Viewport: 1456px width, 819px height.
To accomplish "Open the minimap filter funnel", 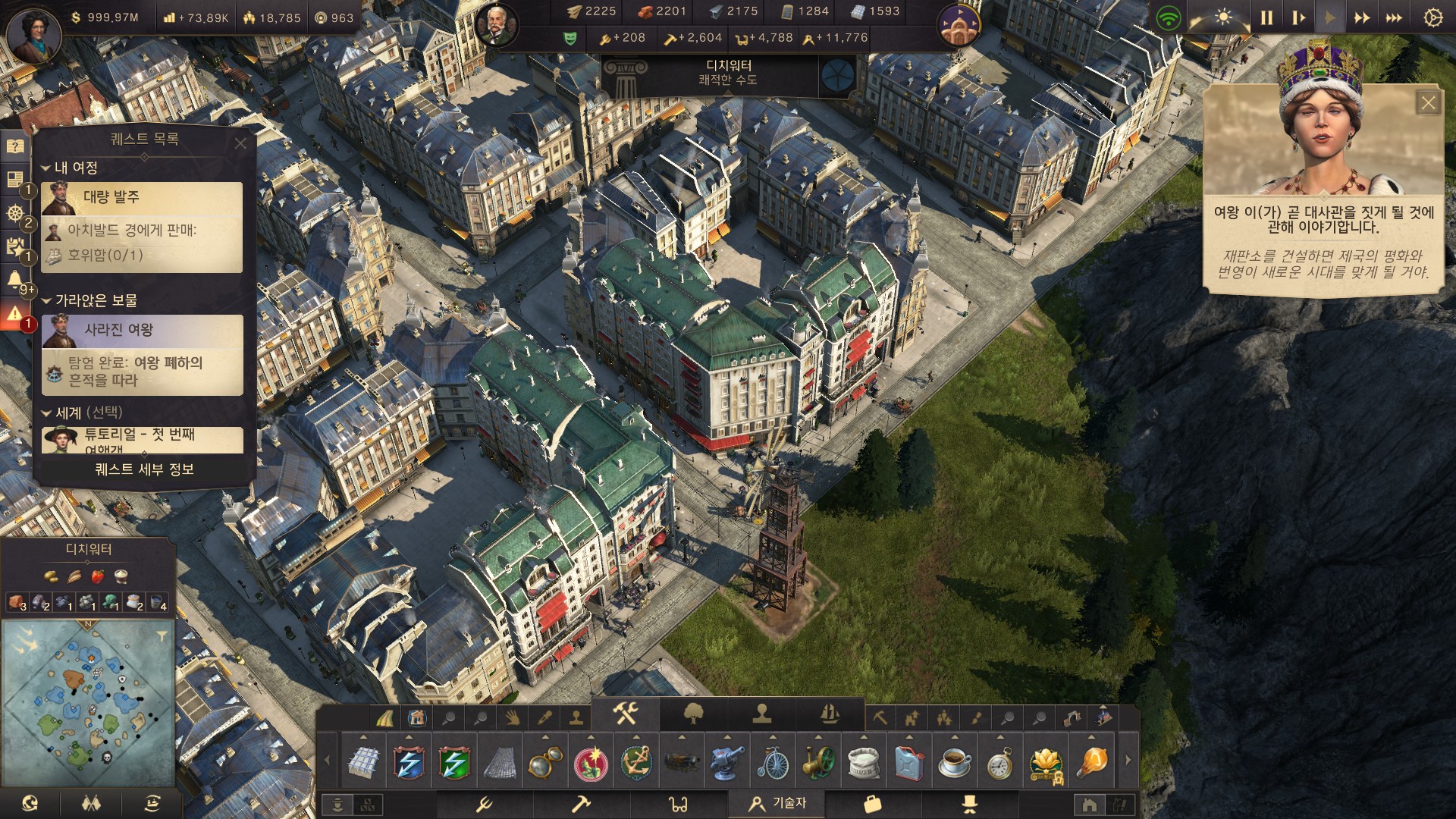I will pyautogui.click(x=162, y=637).
